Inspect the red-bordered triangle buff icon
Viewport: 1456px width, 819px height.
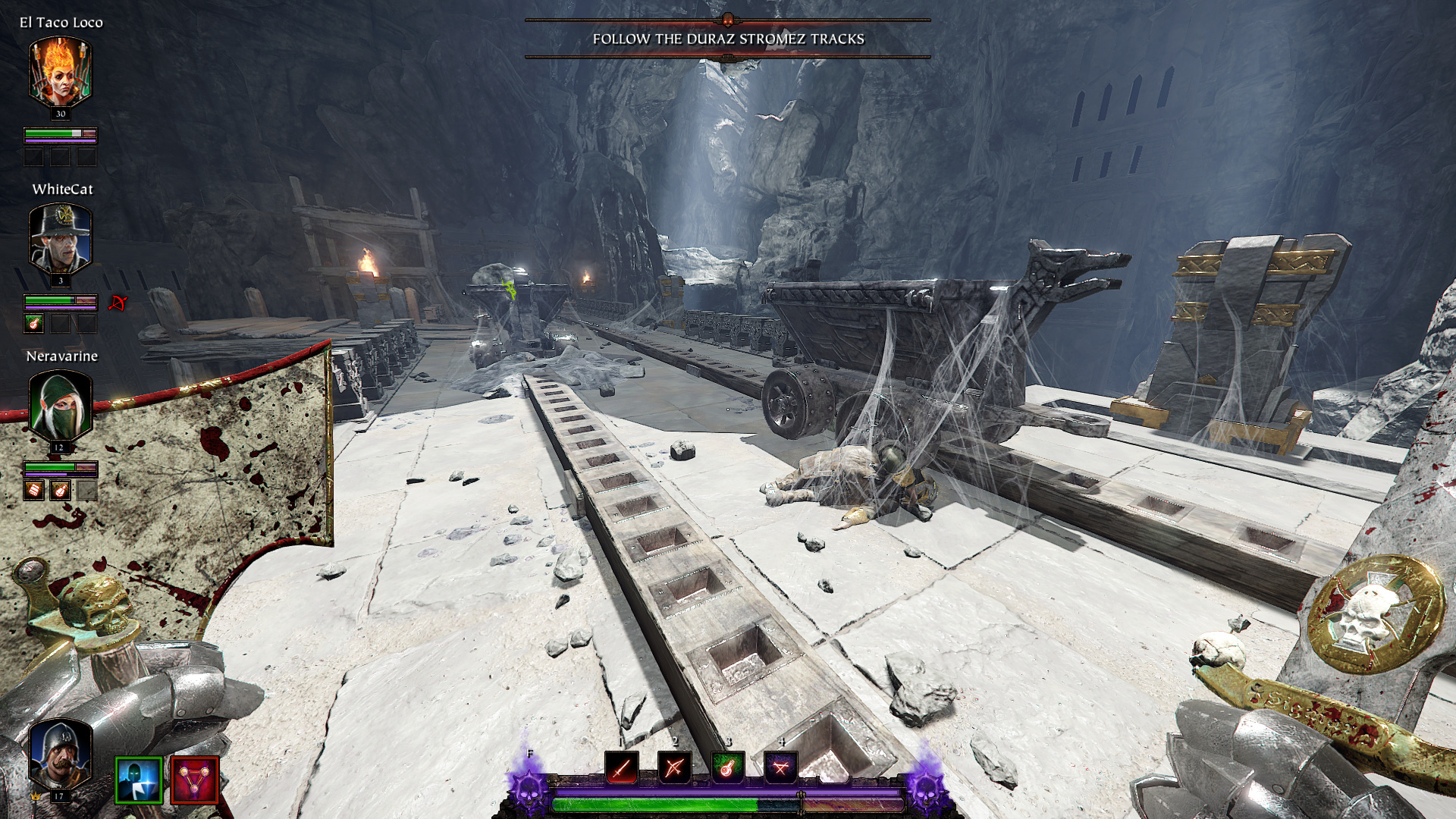tap(195, 780)
